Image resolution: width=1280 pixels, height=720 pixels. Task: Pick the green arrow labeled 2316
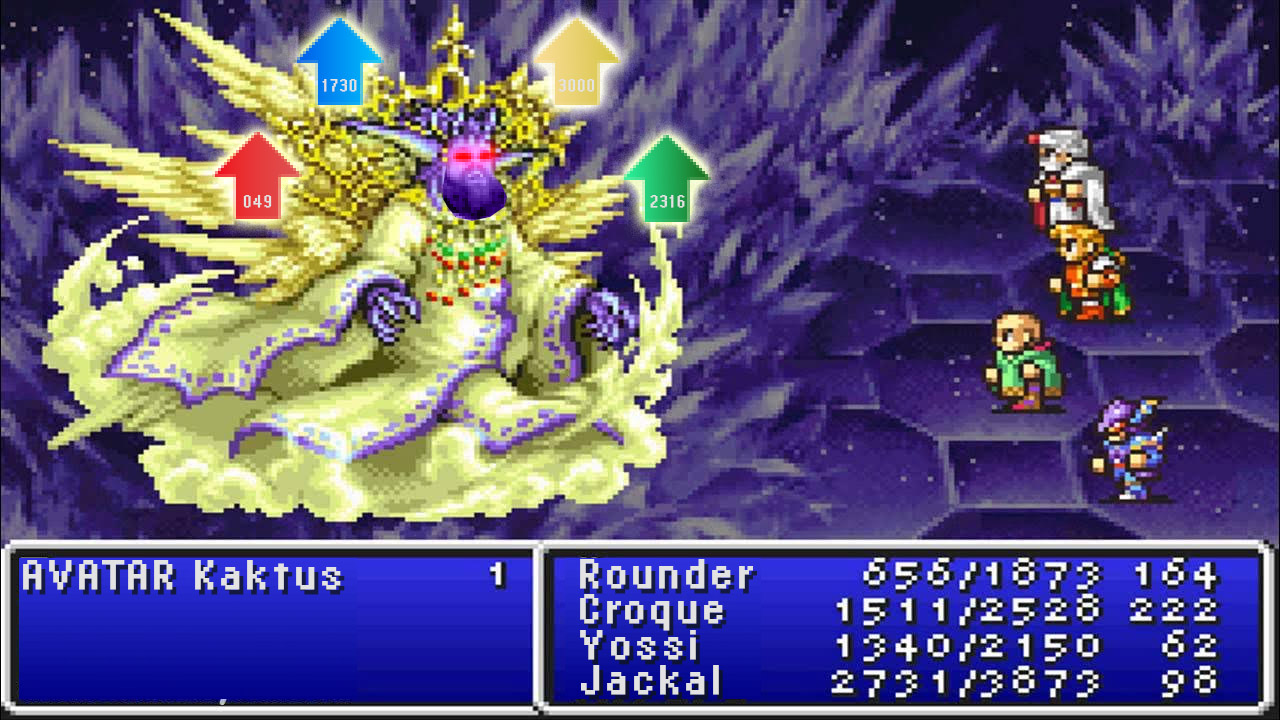[x=667, y=180]
